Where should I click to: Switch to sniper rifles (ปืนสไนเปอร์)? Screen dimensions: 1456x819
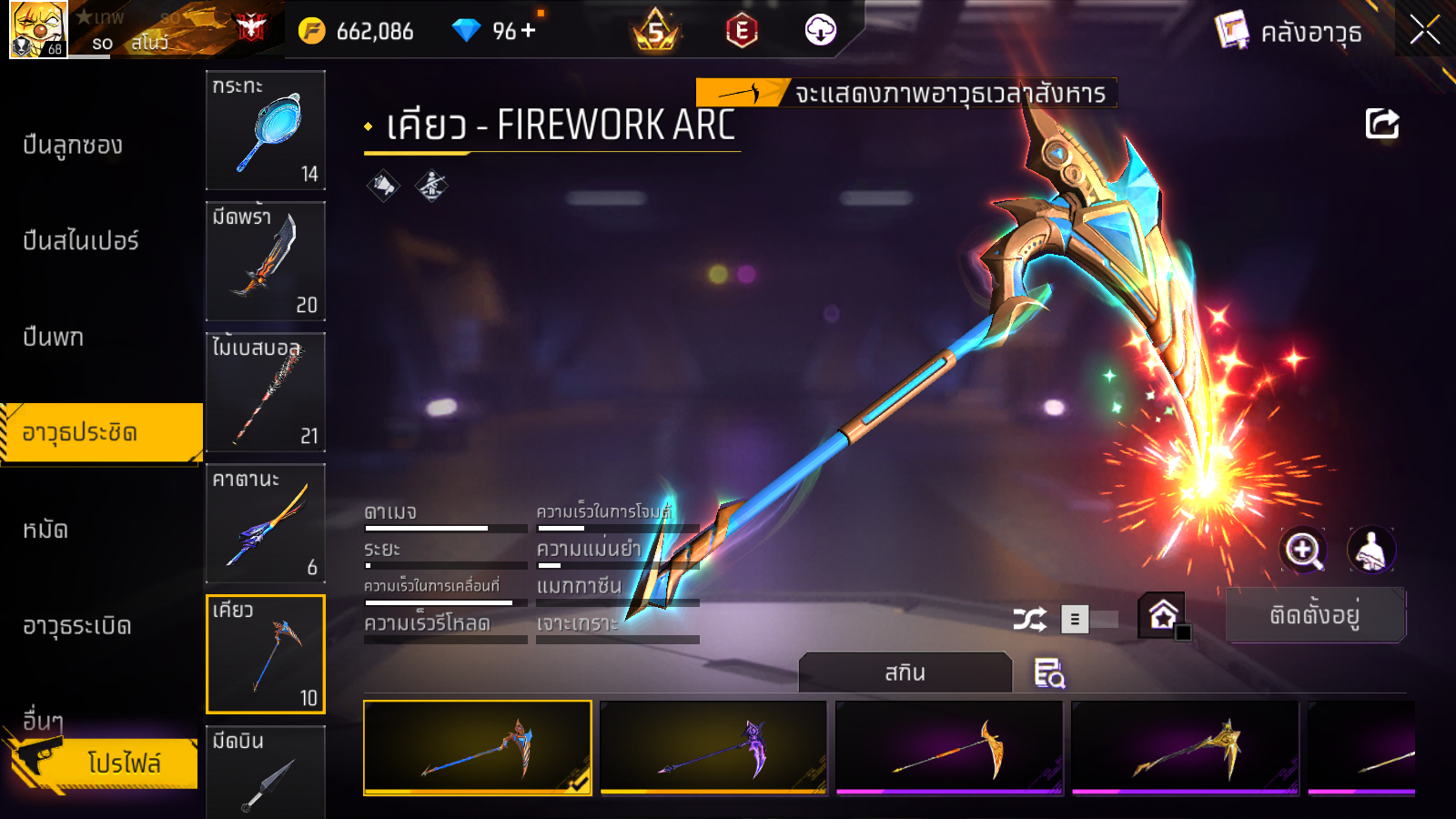(x=81, y=241)
